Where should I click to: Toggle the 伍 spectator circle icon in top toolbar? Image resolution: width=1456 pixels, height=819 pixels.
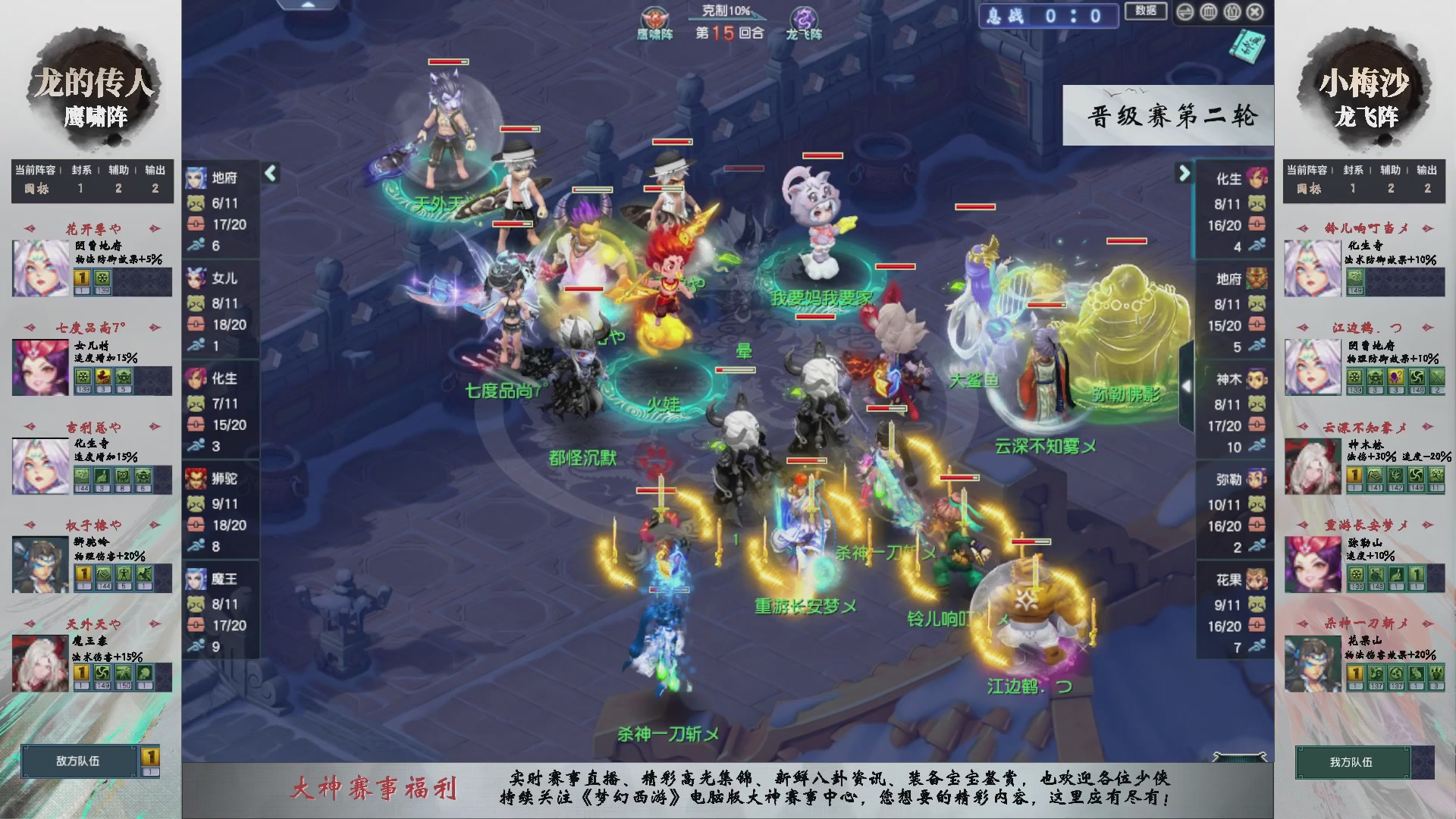pos(1232,11)
